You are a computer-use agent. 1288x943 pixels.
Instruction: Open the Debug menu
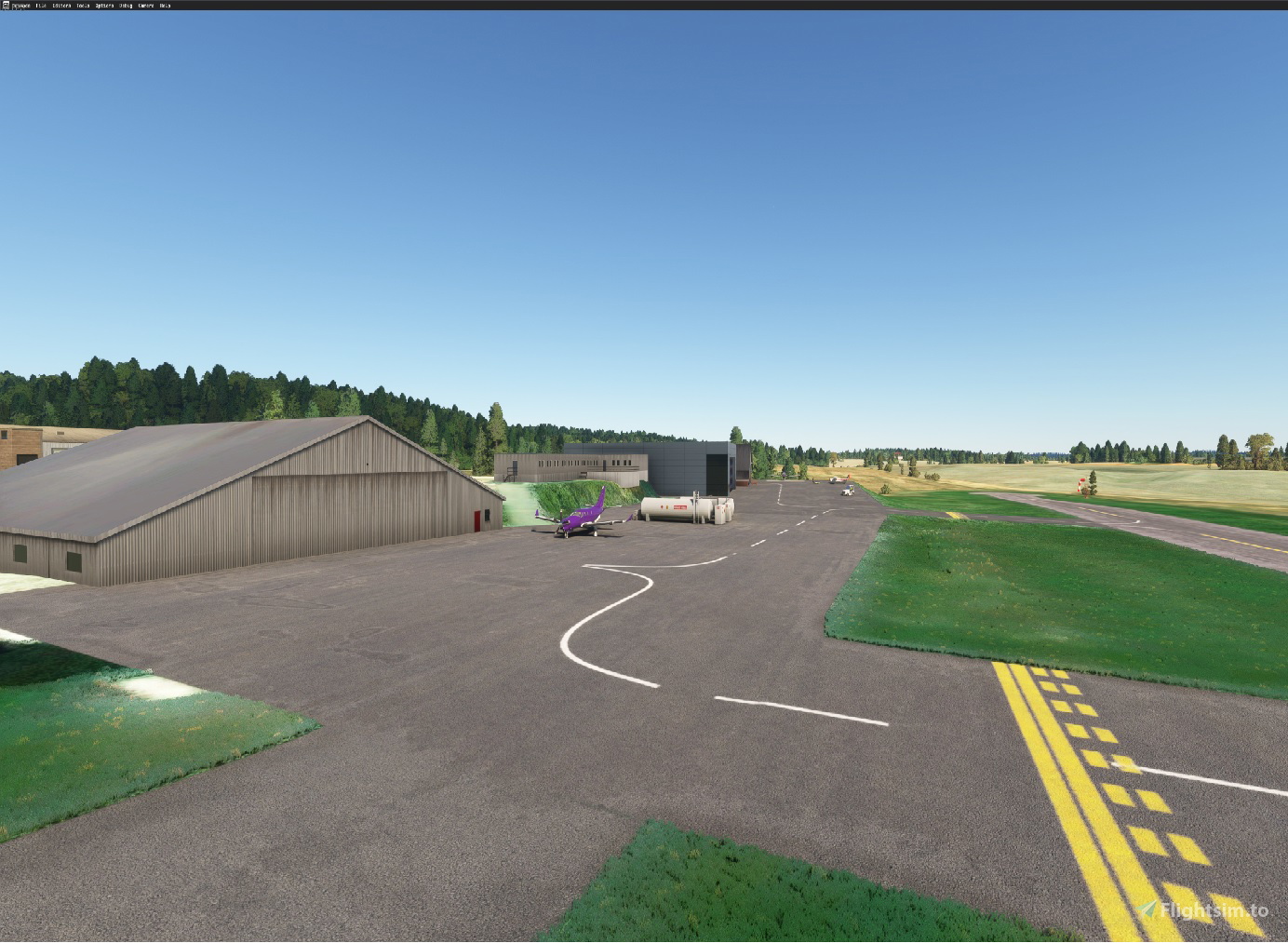click(126, 4)
